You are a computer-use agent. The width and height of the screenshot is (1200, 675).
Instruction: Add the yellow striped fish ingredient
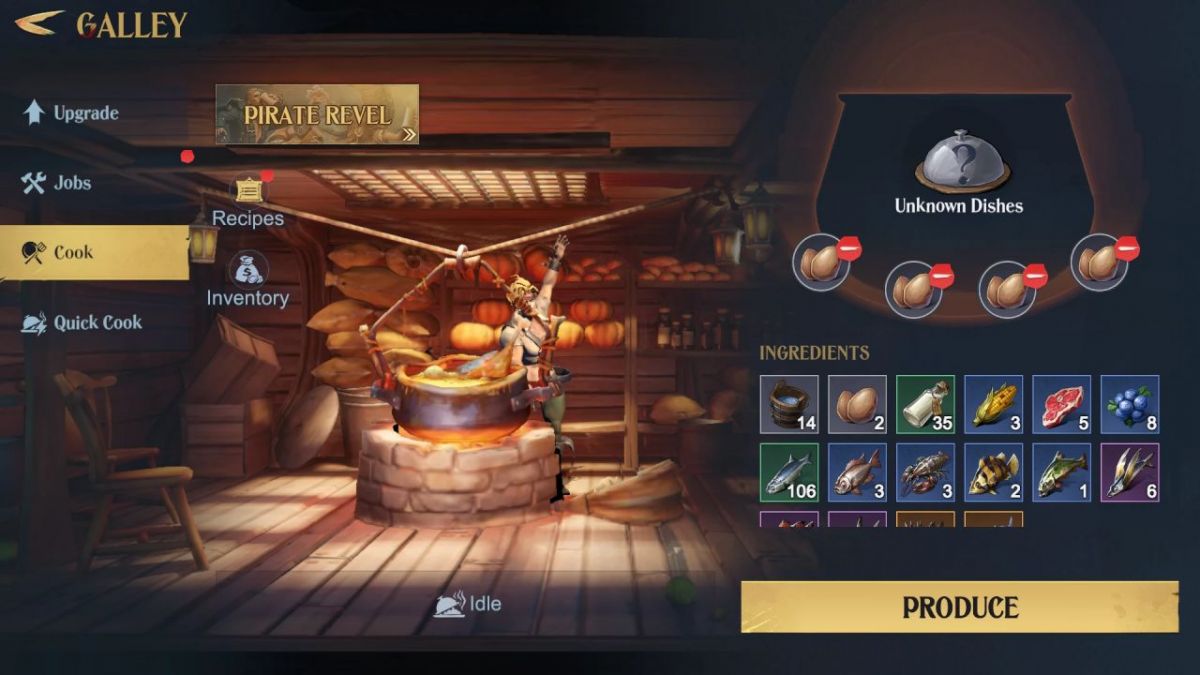(x=993, y=472)
